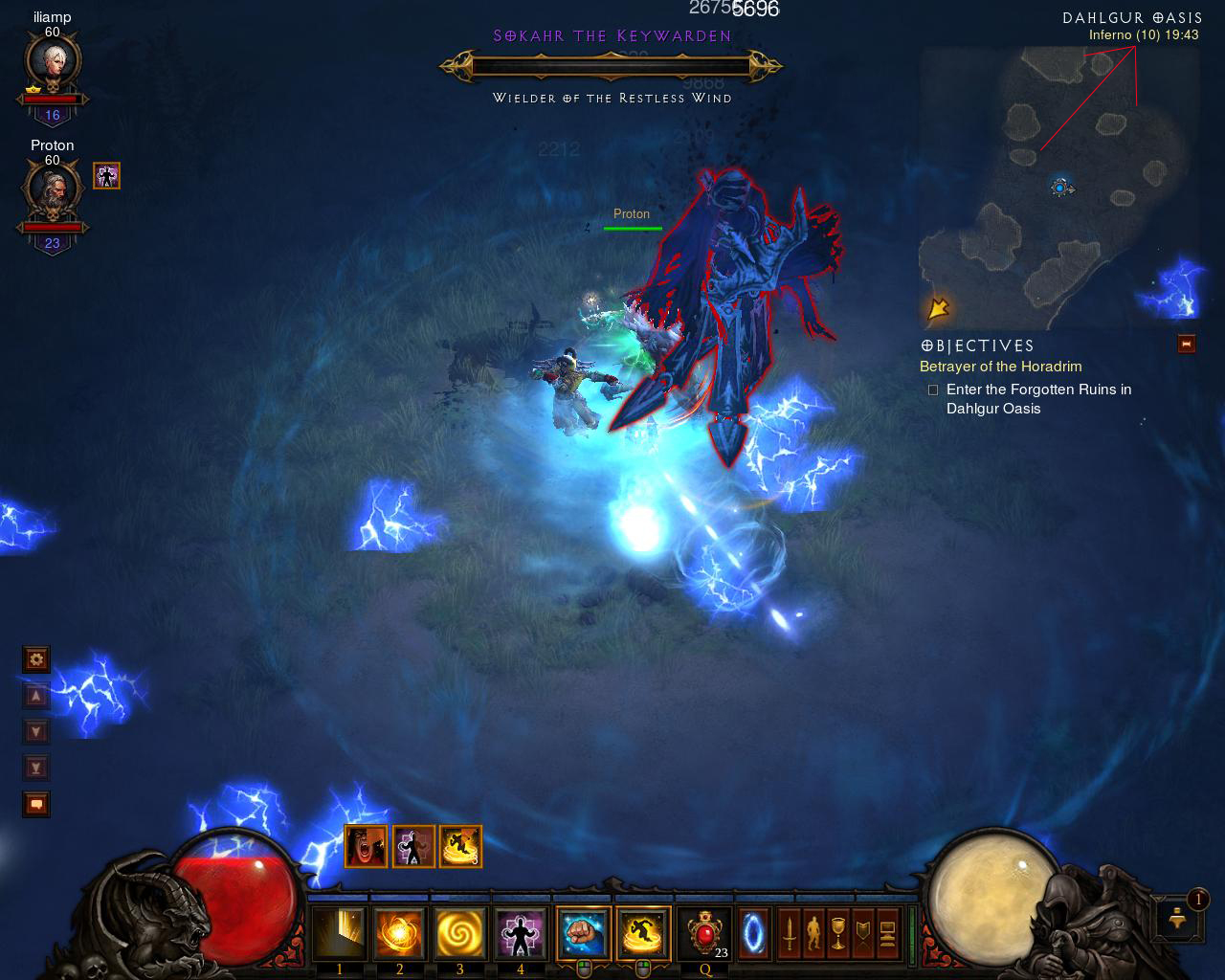1225x980 pixels.
Task: Activate the purple mantra skill in slot 4
Action: click(x=521, y=933)
